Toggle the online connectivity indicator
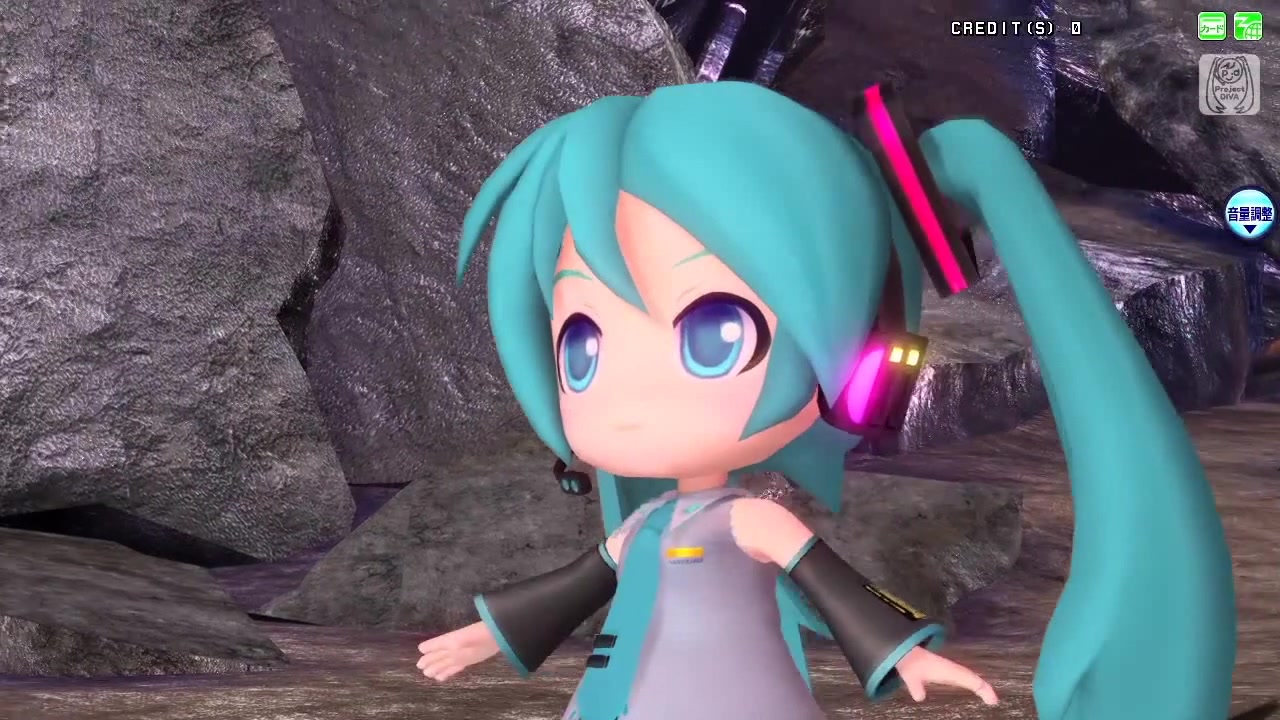Viewport: 1280px width, 720px height. 1248,27
